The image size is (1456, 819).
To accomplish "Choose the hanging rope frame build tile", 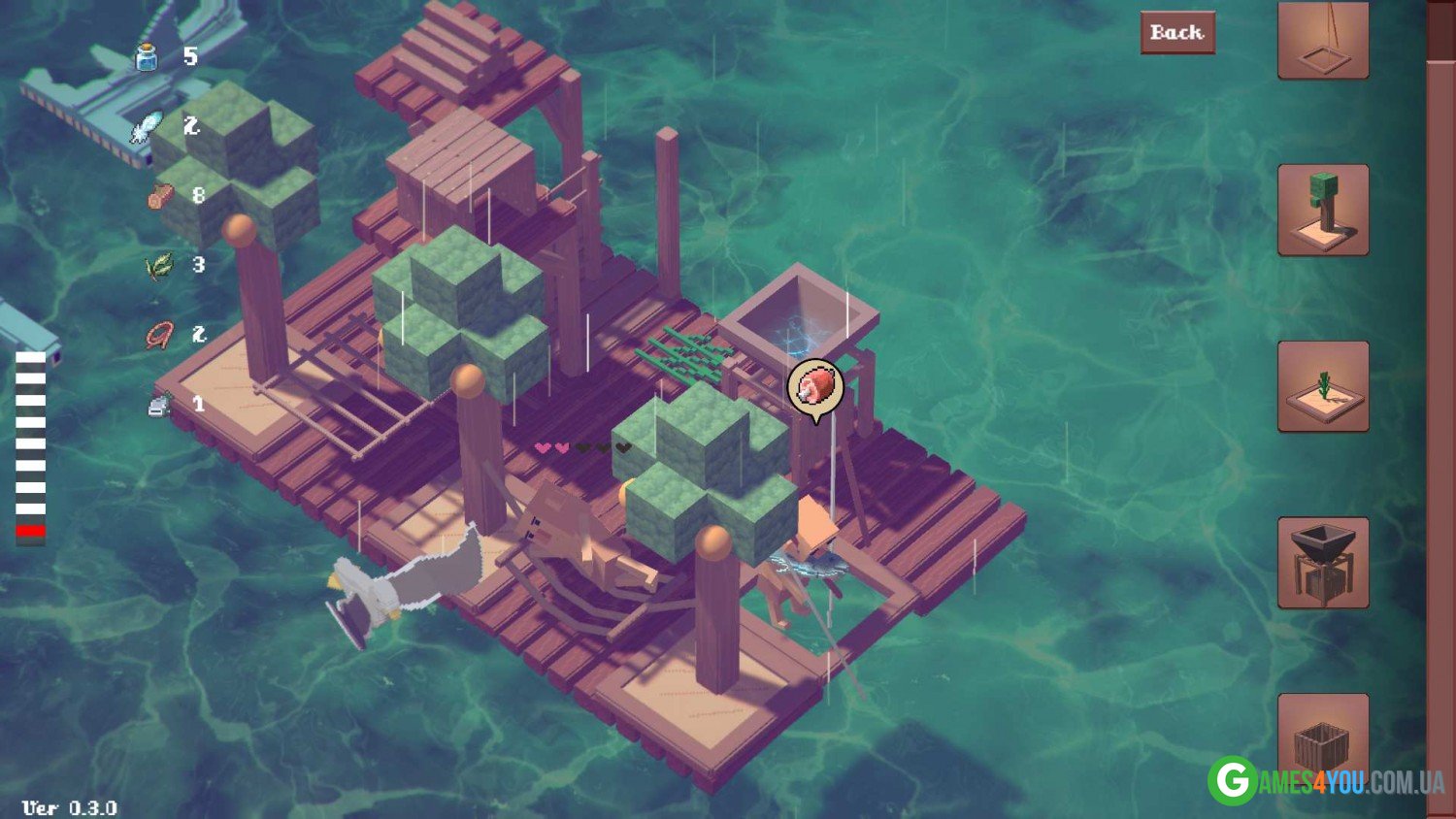I will (x=1323, y=39).
